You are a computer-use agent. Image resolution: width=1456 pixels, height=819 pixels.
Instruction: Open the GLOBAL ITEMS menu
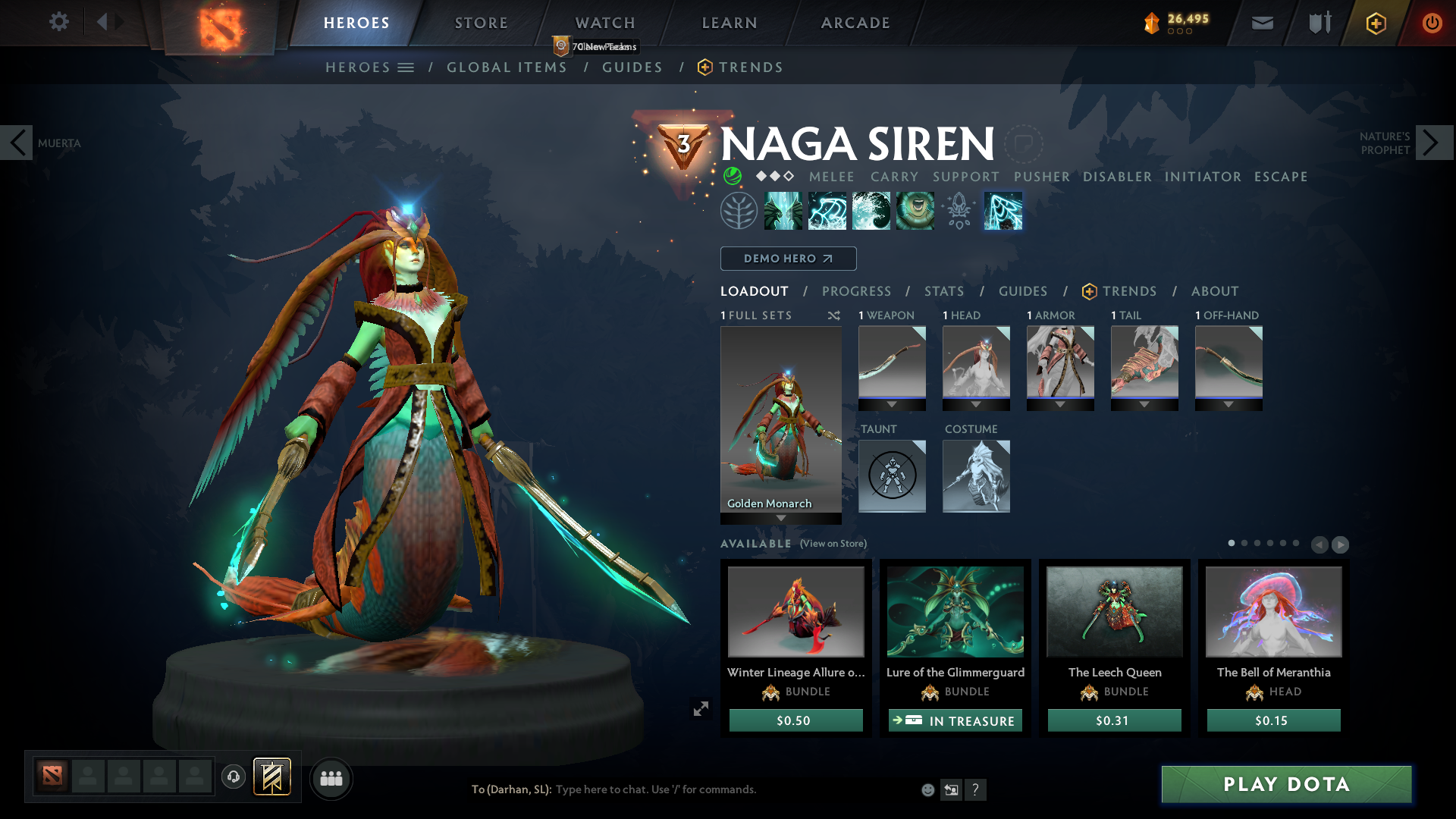[507, 67]
